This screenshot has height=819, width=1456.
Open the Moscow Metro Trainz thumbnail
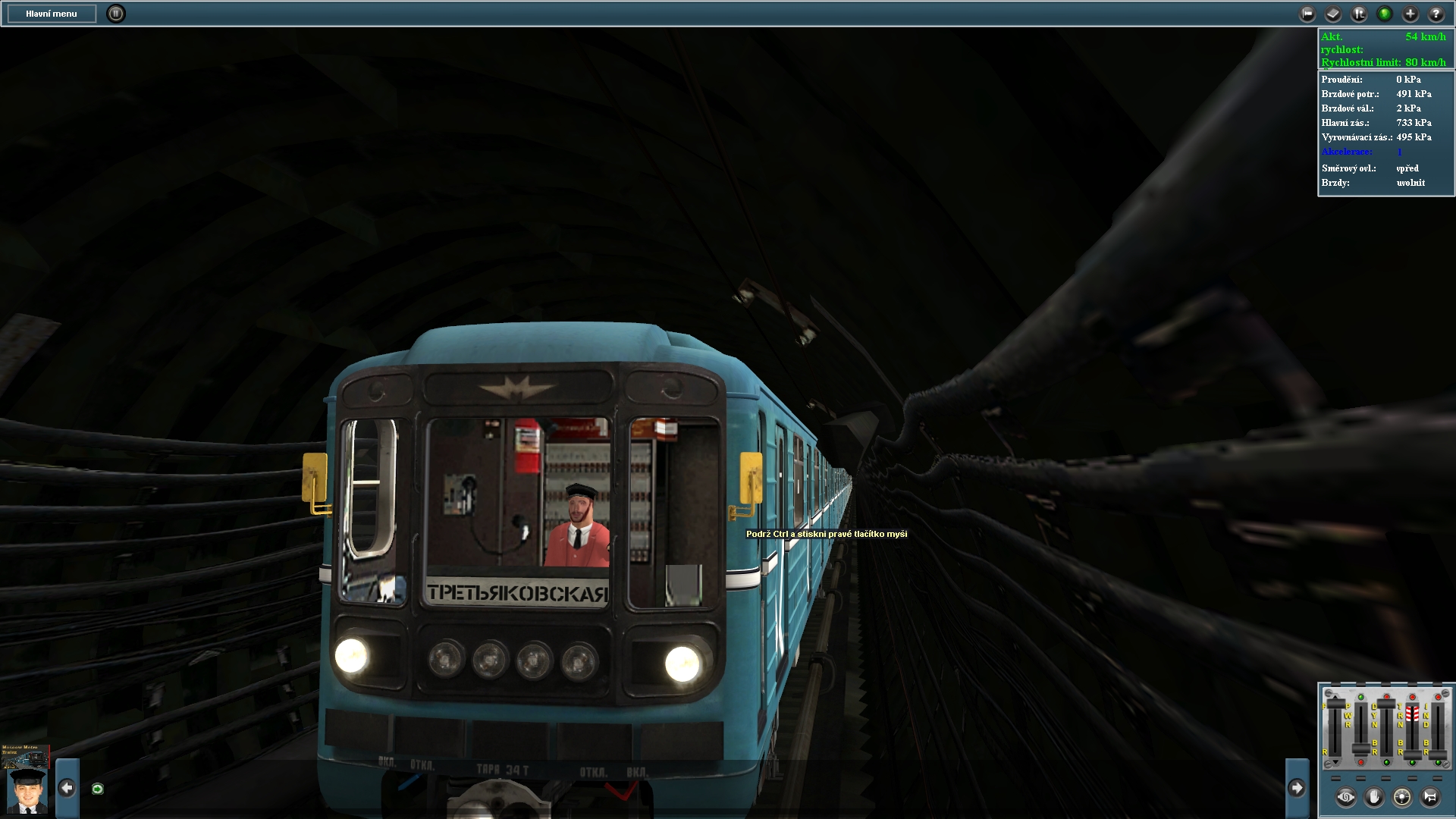pyautogui.click(x=26, y=755)
